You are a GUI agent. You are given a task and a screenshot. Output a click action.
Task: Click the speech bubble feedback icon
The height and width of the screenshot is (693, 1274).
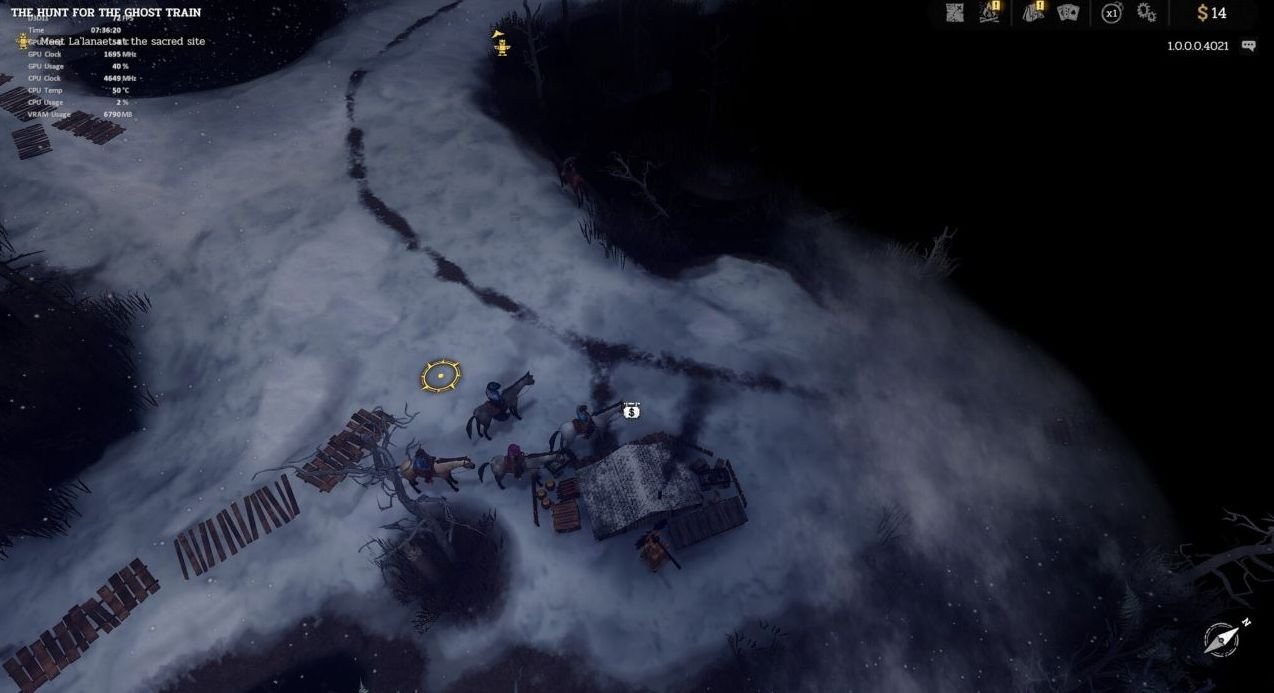click(1248, 46)
